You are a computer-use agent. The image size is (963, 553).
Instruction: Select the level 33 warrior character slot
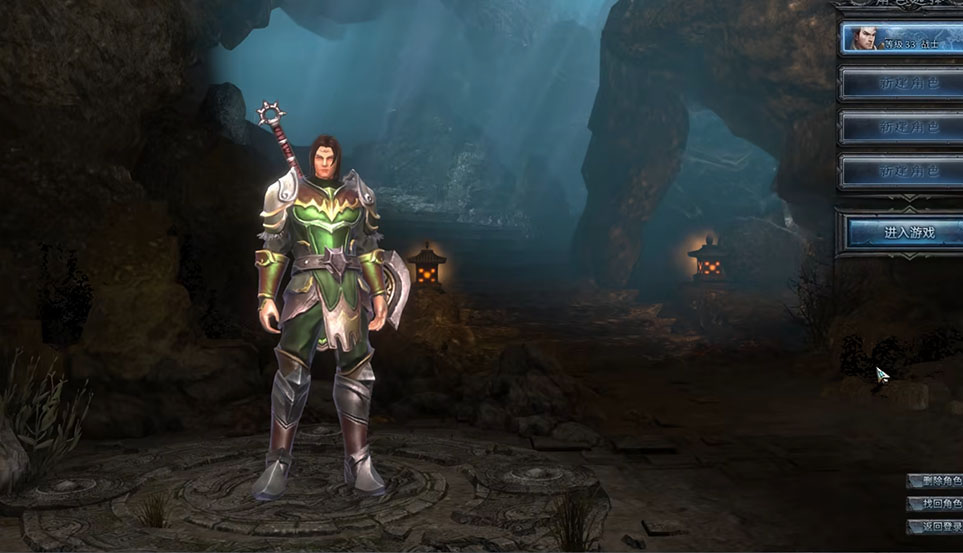[x=900, y=38]
